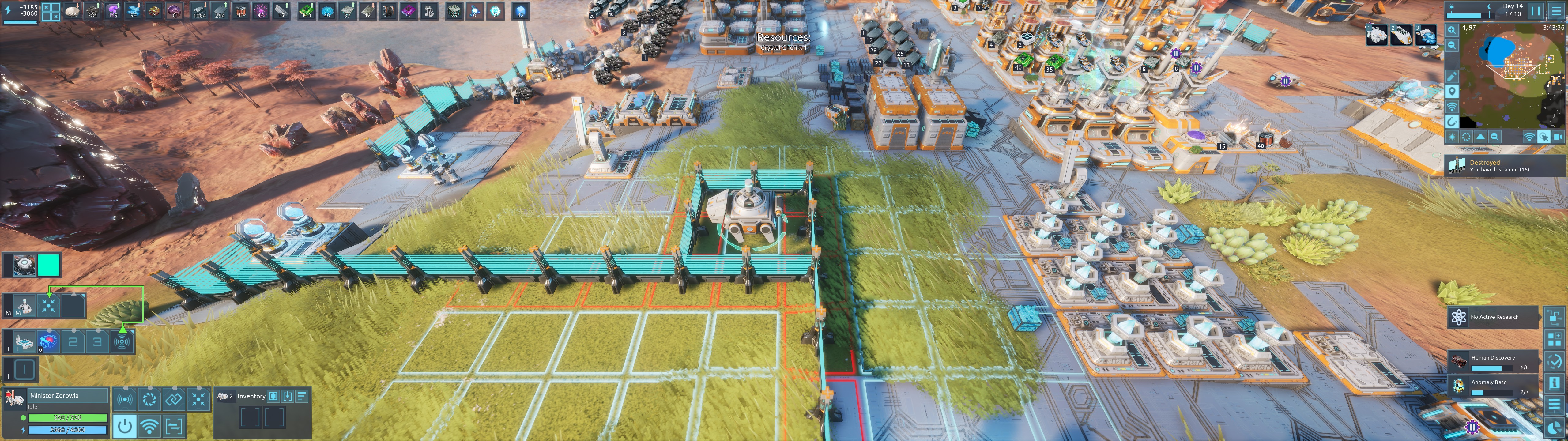1568x441 pixels.
Task: Pause the game with the pause button
Action: pos(1535,10)
